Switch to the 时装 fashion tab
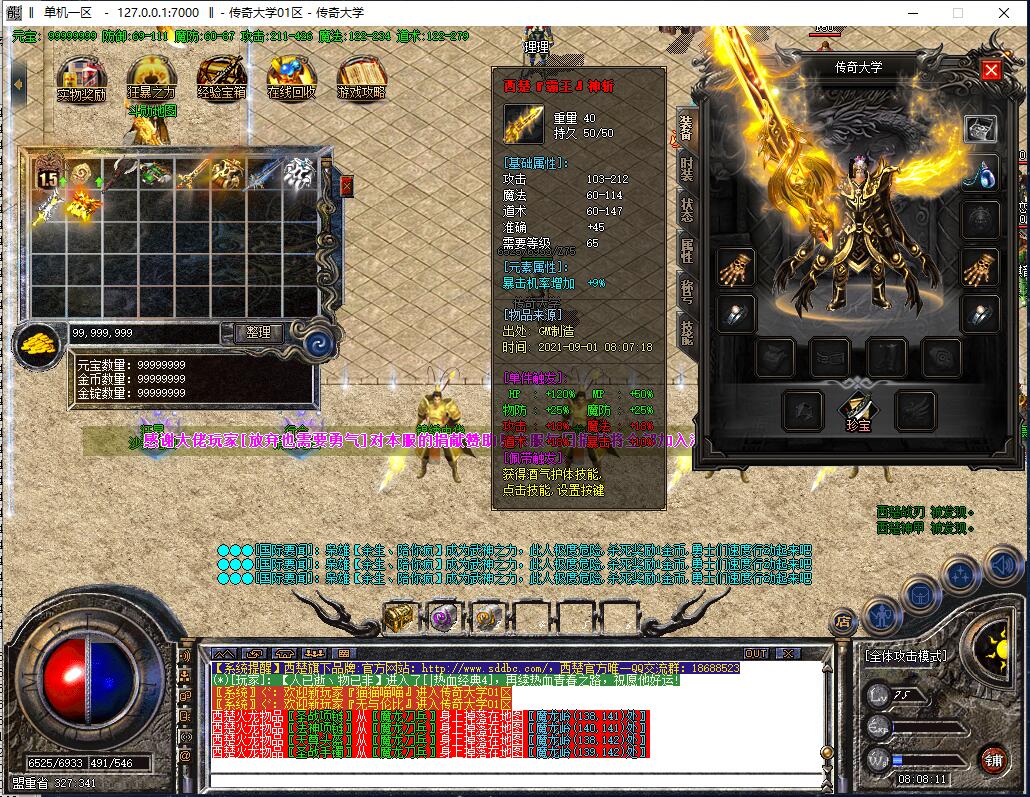1030x797 pixels. [x=687, y=169]
